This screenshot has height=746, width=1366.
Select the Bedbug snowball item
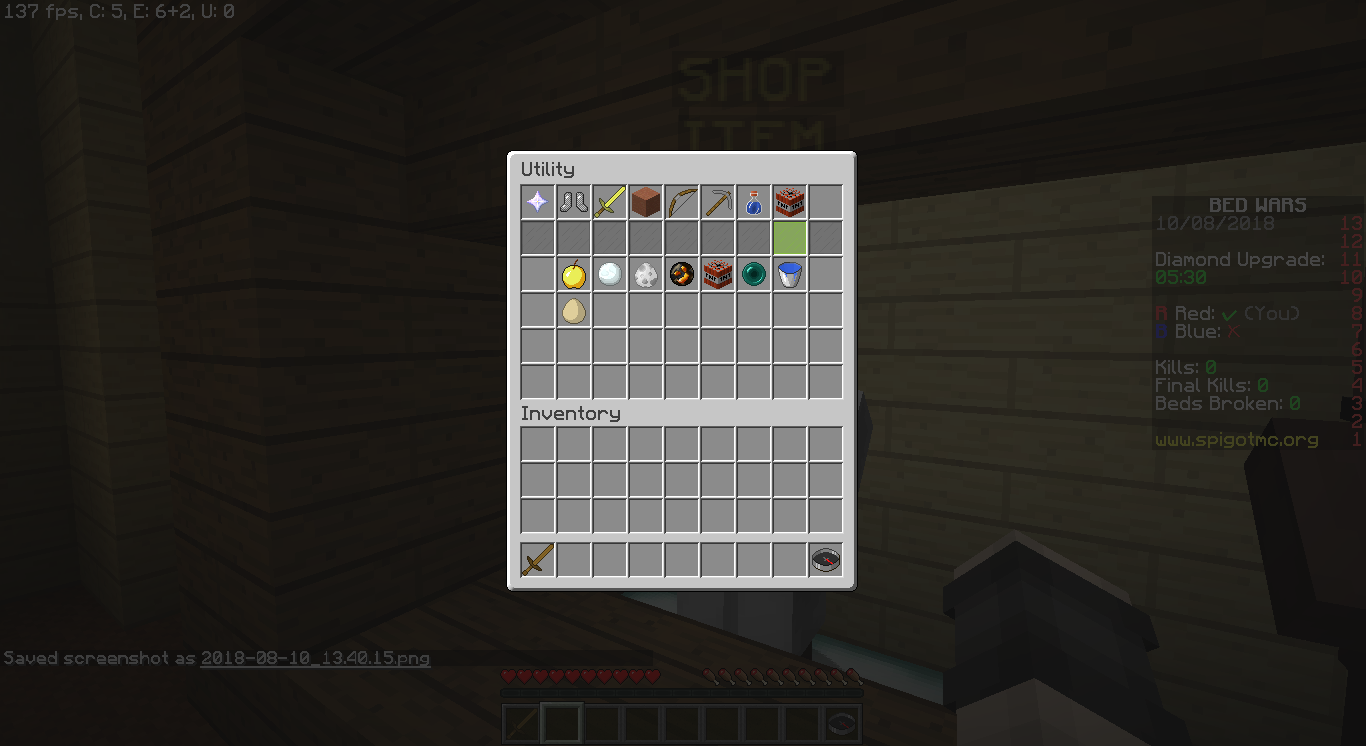point(608,274)
